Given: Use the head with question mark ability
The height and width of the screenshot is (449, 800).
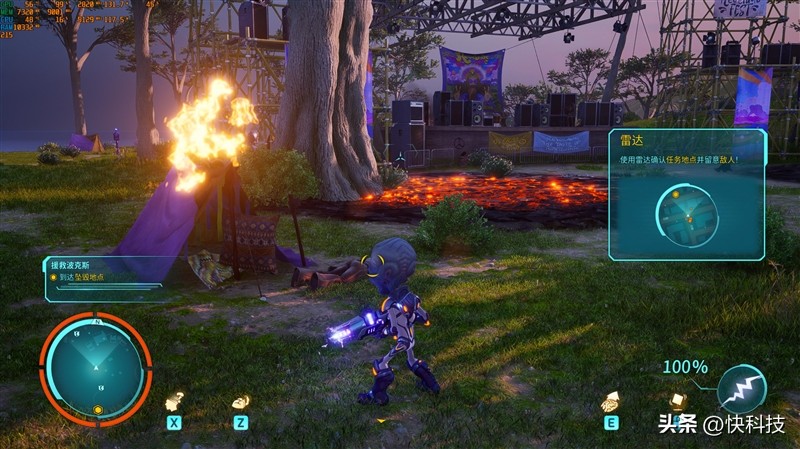Looking at the screenshot, I should 174,401.
